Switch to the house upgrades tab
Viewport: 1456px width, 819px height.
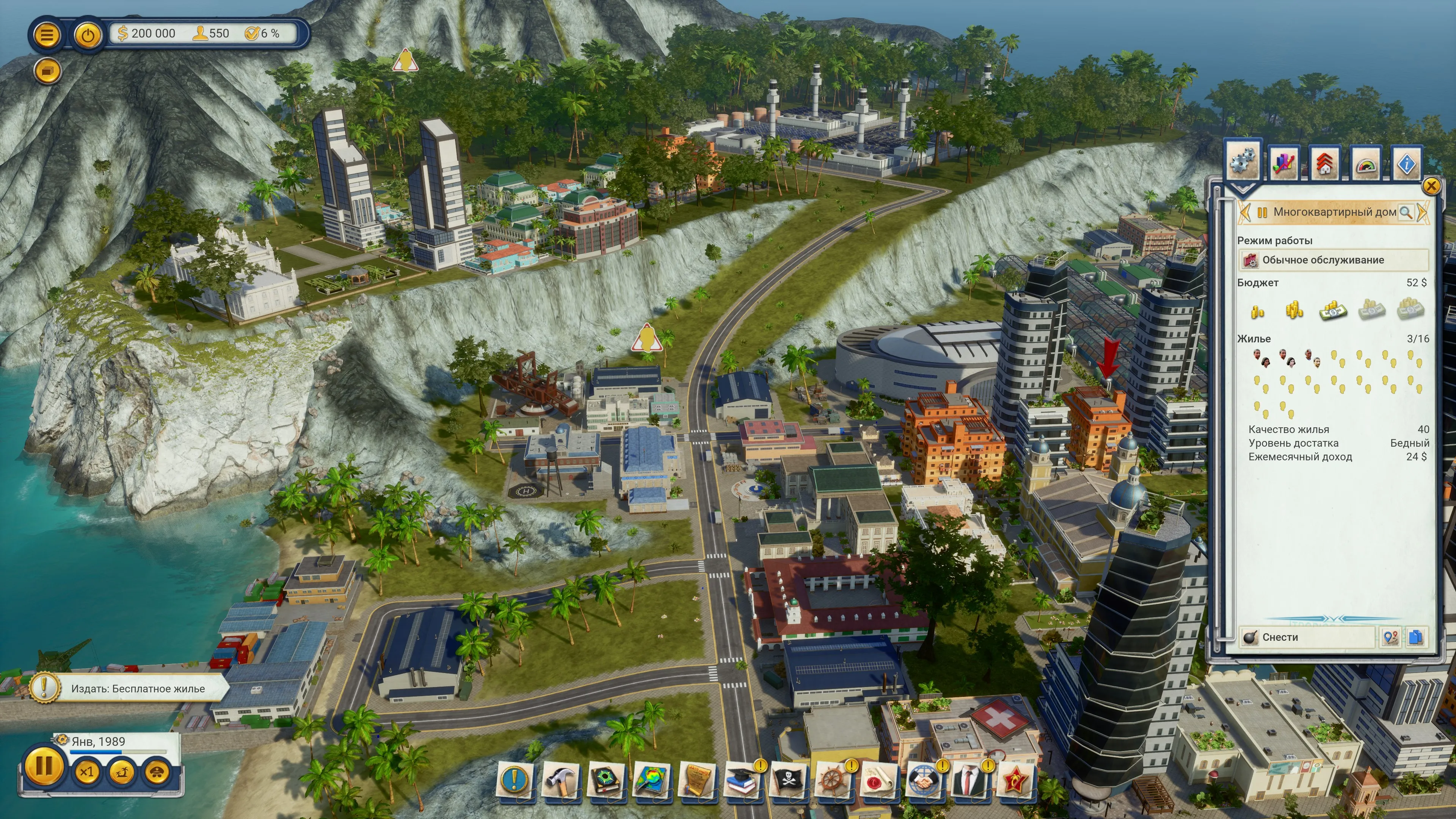point(1325,164)
